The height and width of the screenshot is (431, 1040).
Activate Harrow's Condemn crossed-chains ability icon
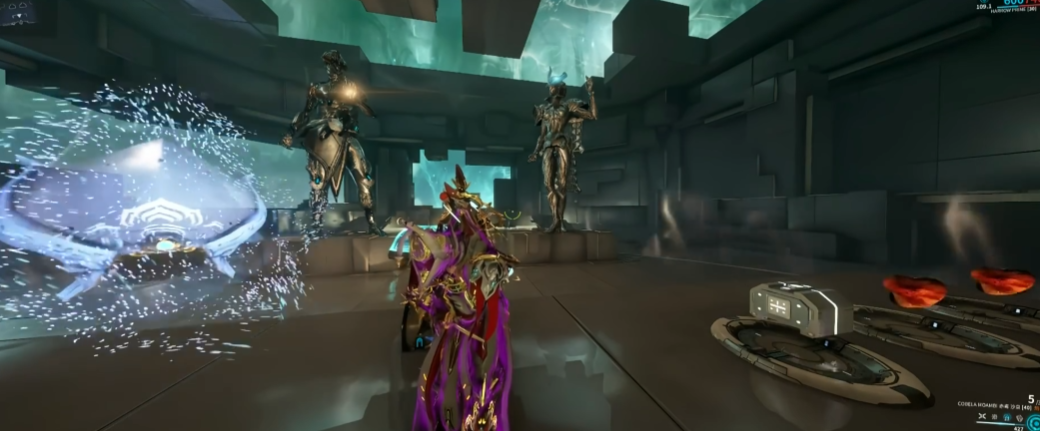pyautogui.click(x=982, y=416)
